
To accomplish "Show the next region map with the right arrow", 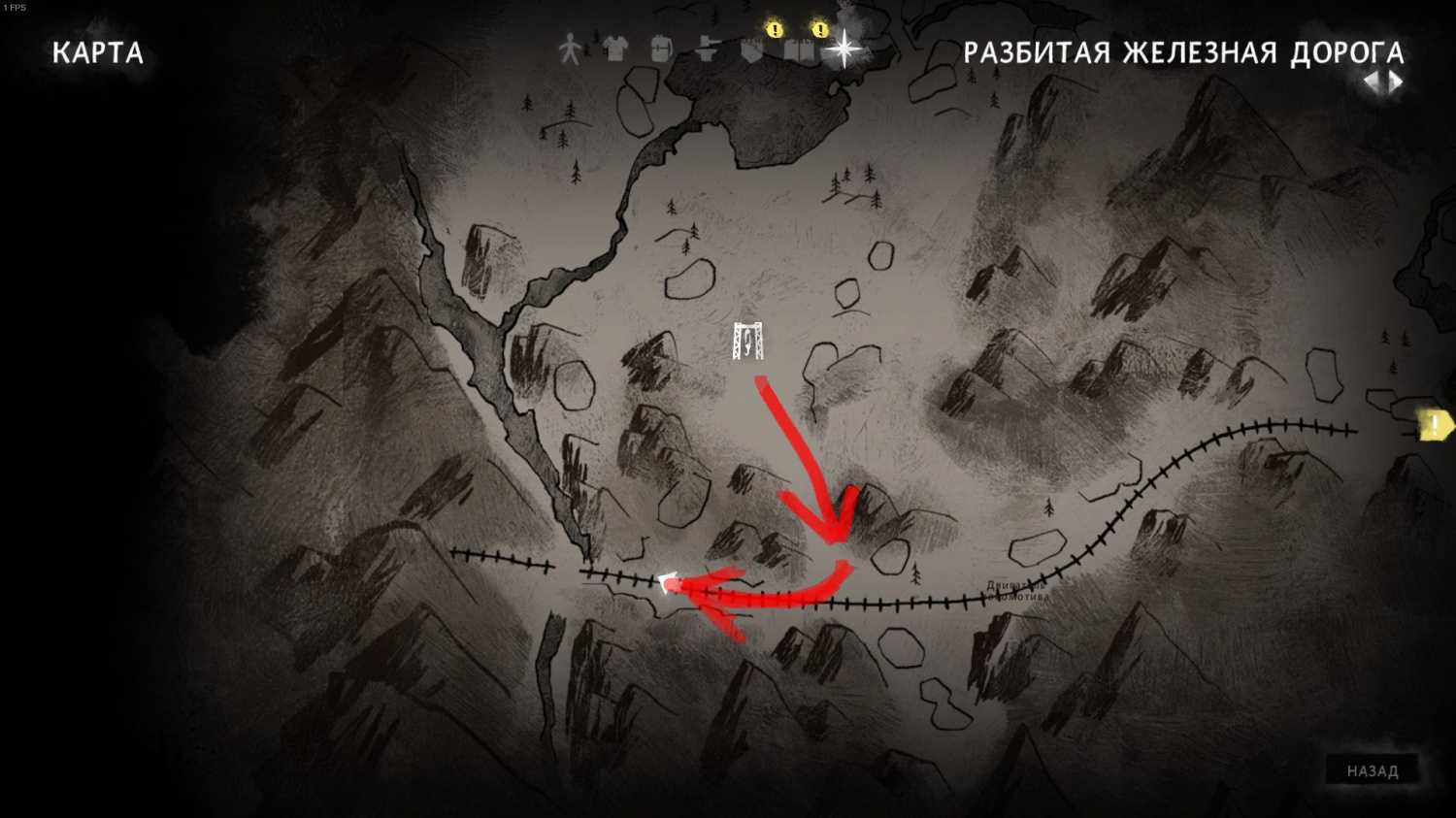I will tap(1396, 82).
